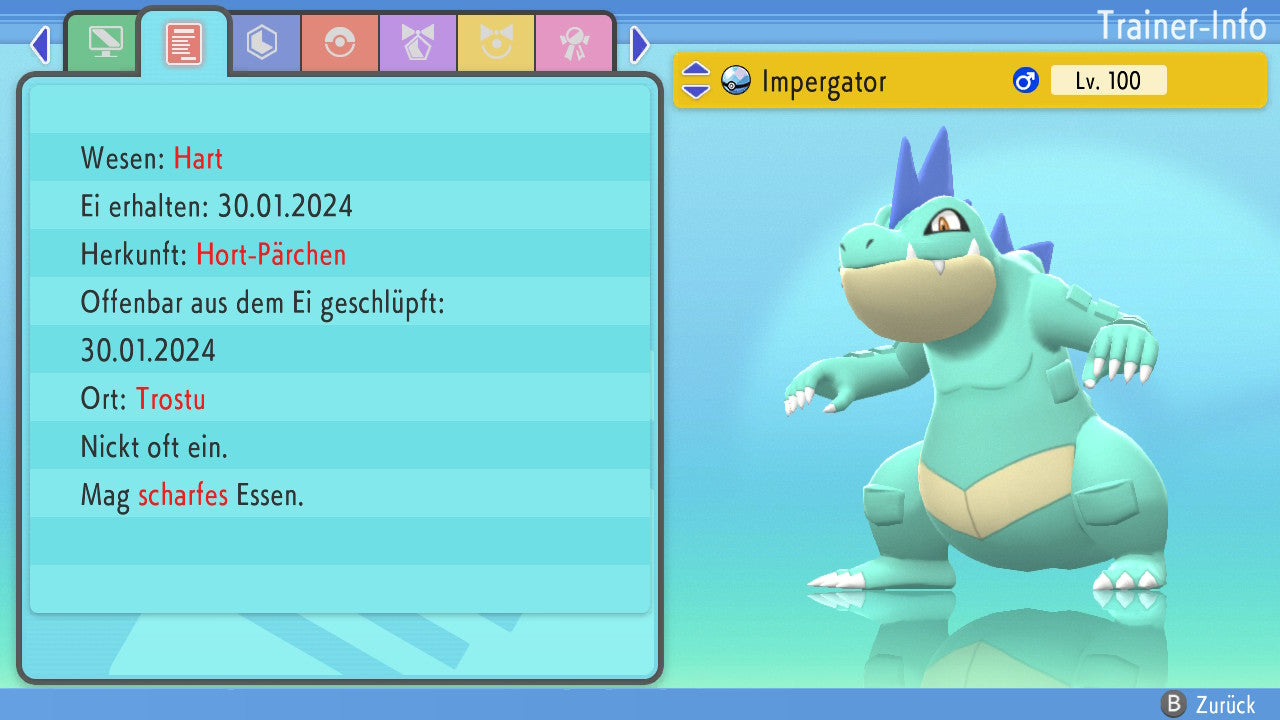Select the red trainer memo tab

[183, 44]
